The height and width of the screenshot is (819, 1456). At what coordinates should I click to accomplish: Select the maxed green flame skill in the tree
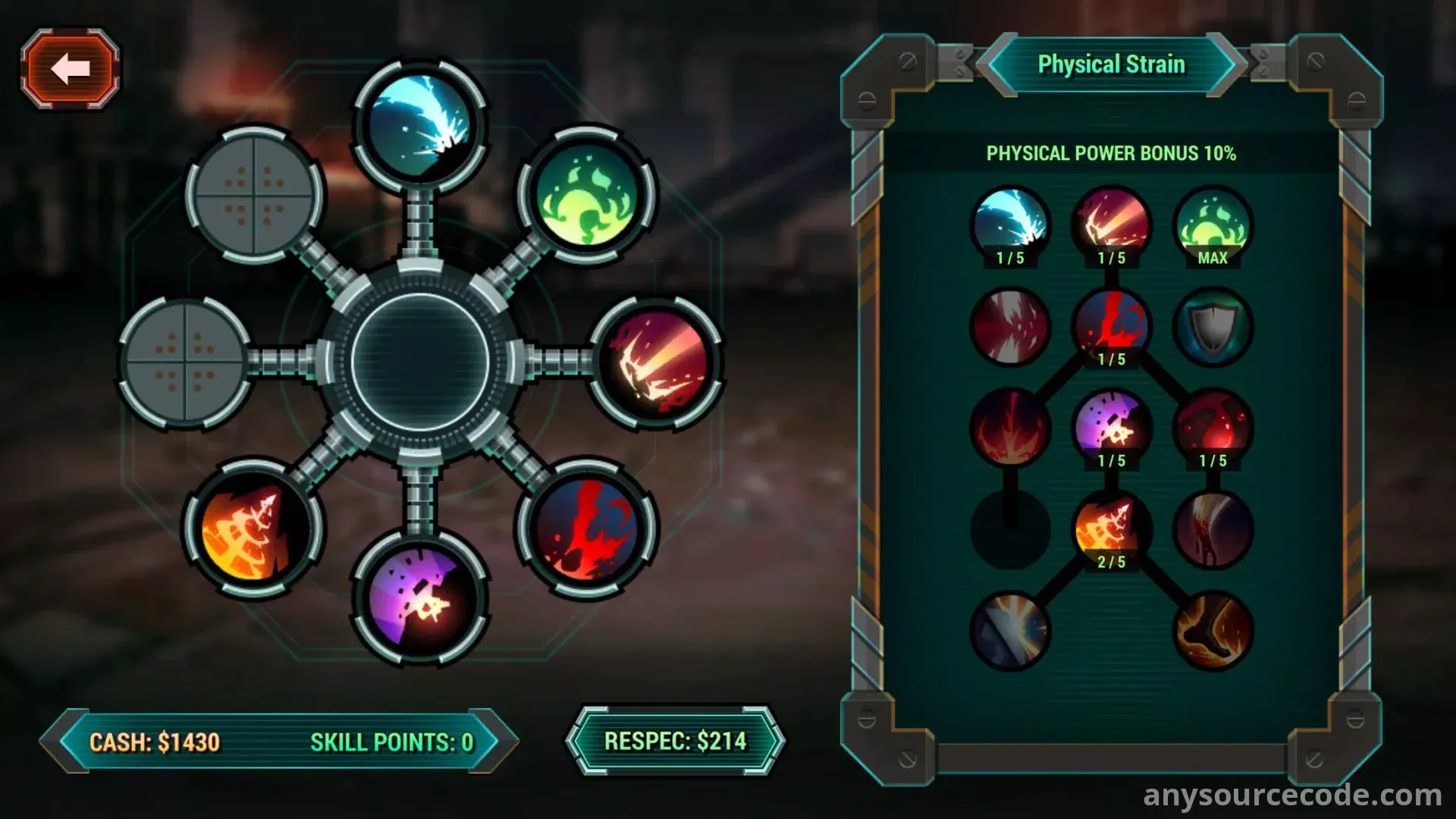pyautogui.click(x=1212, y=226)
